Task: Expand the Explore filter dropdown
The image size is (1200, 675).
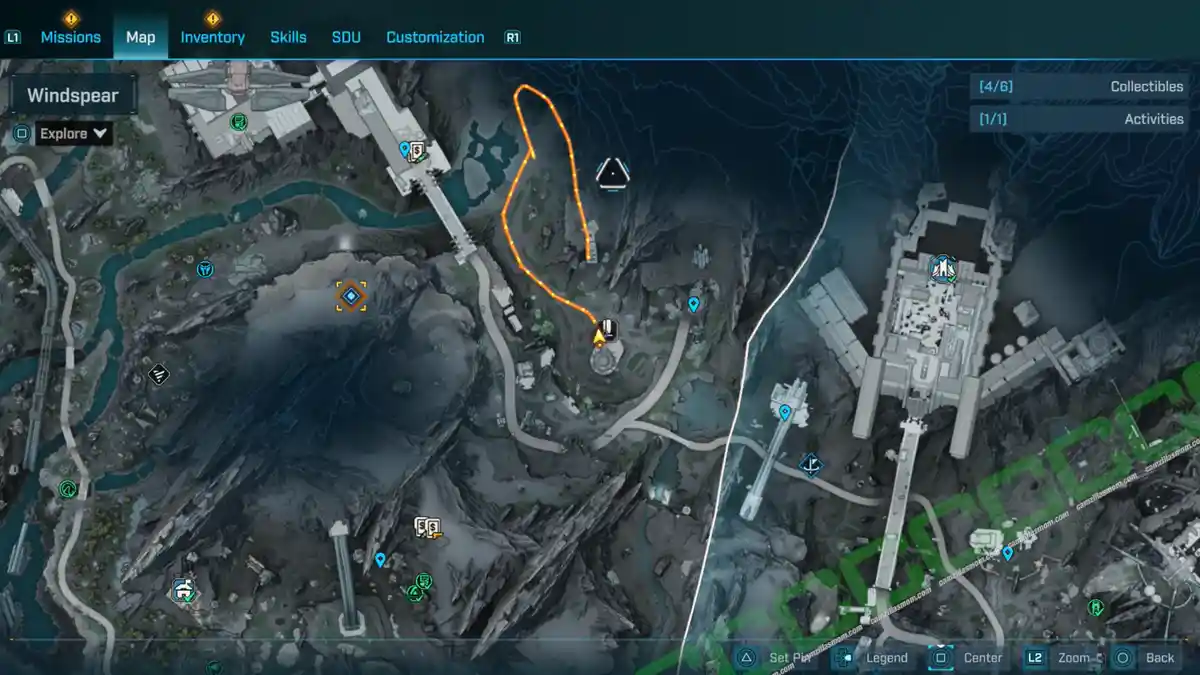Action: click(74, 133)
